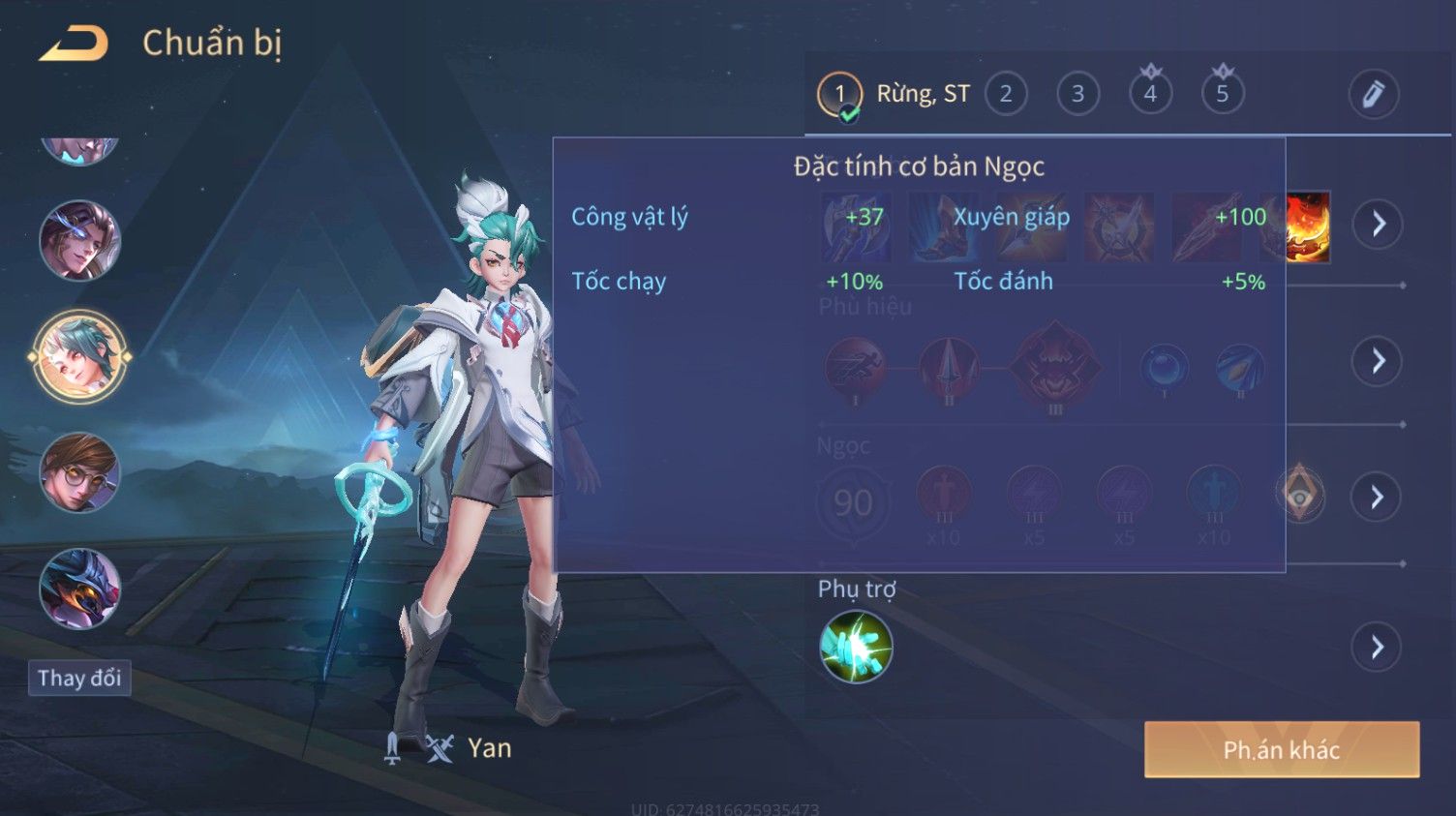Pick the dark armored hero portrait

(x=79, y=589)
